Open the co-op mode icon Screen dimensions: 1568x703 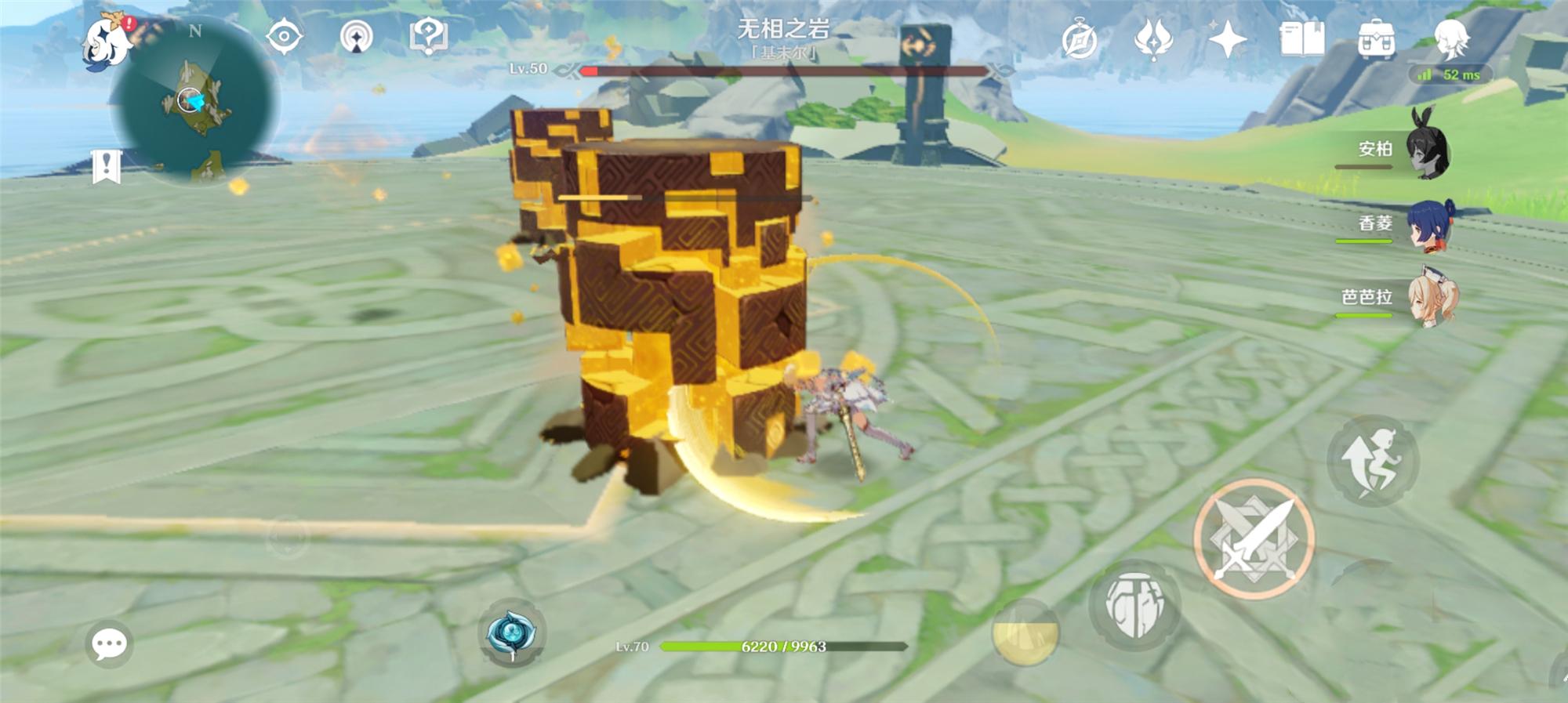(x=357, y=37)
